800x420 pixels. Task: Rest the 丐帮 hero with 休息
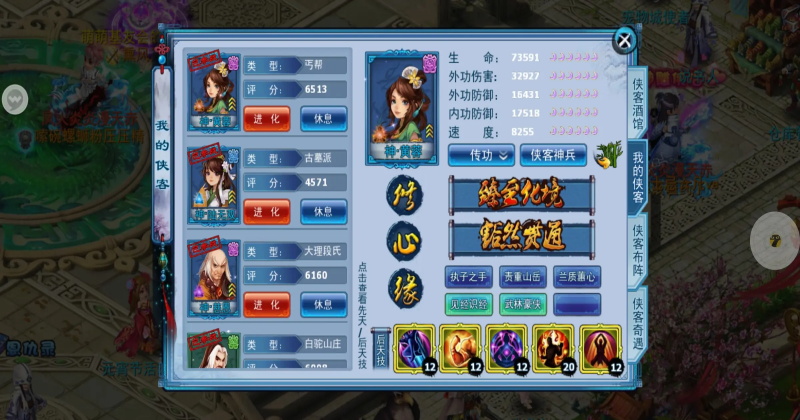(x=323, y=119)
